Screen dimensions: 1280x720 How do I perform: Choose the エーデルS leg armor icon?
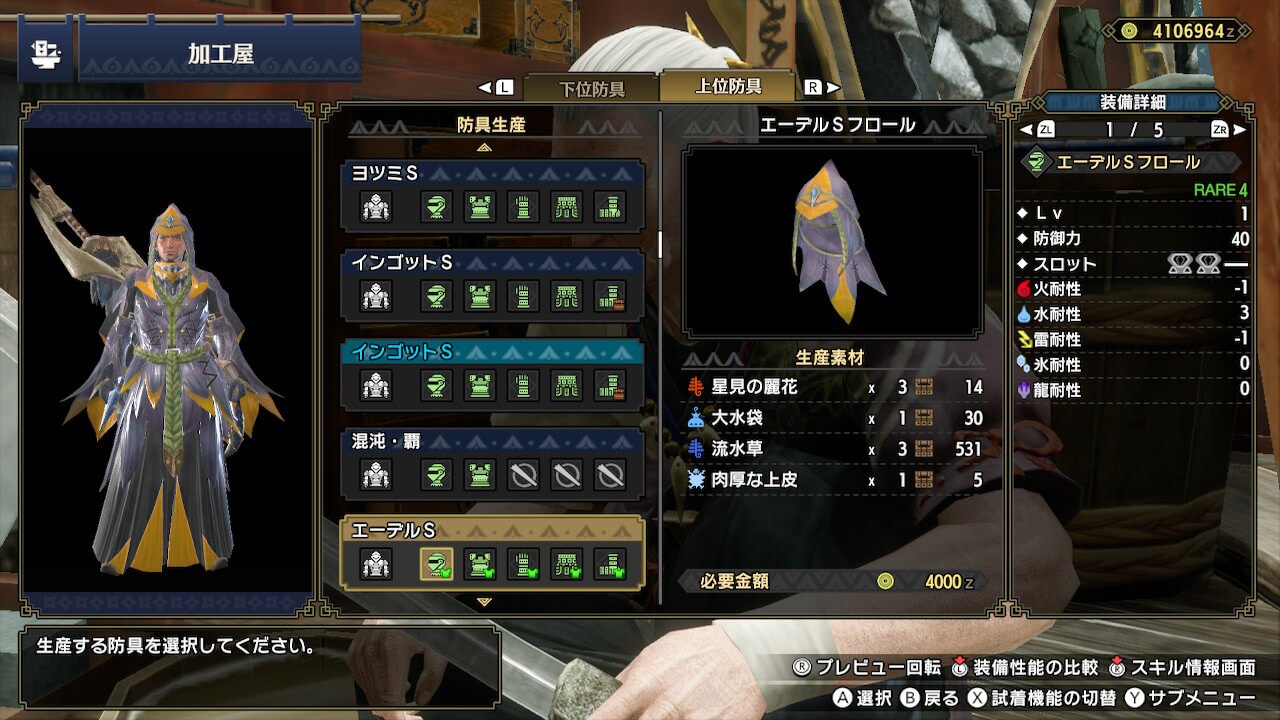[x=610, y=565]
